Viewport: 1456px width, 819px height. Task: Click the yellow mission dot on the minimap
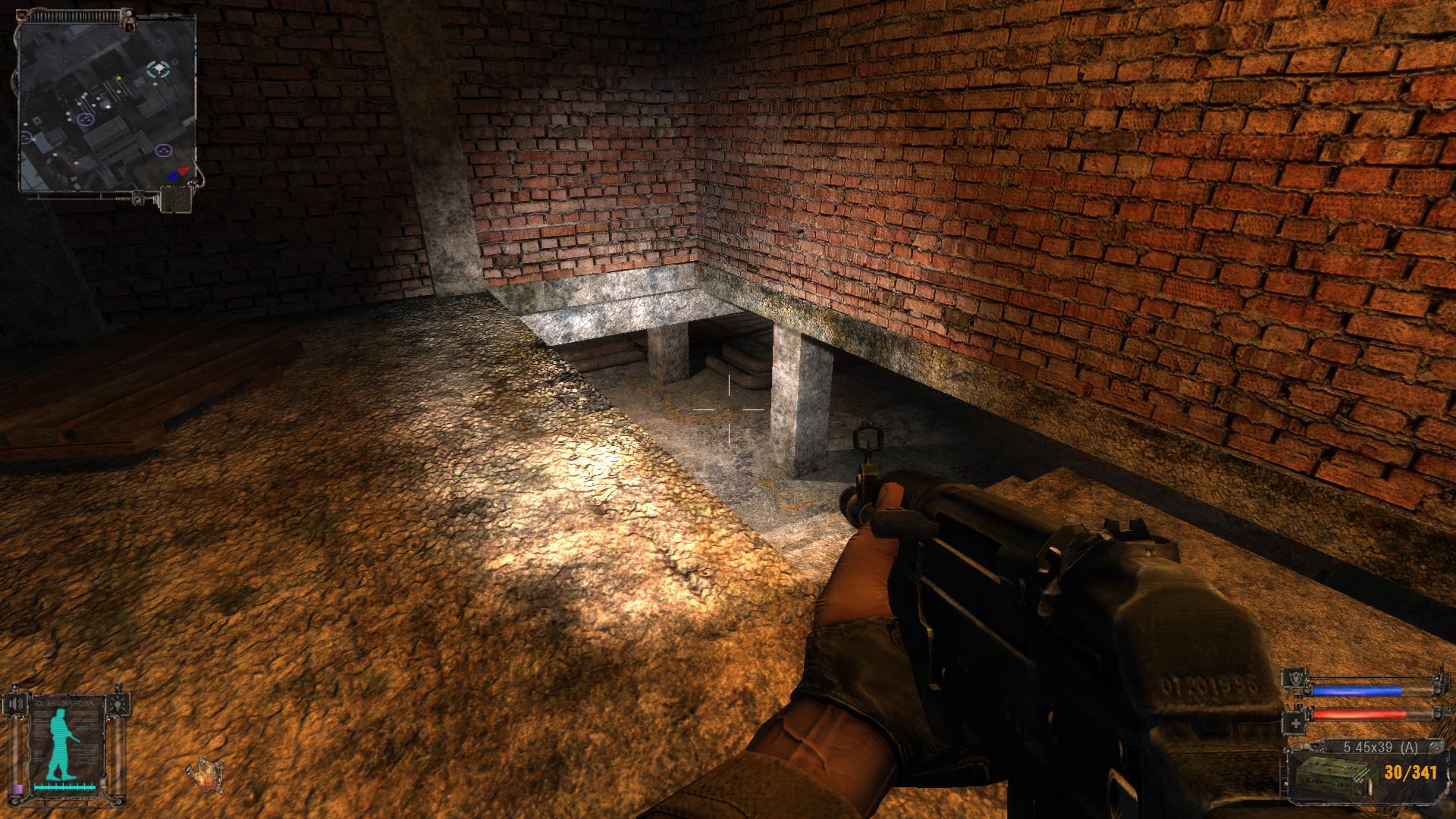119,78
